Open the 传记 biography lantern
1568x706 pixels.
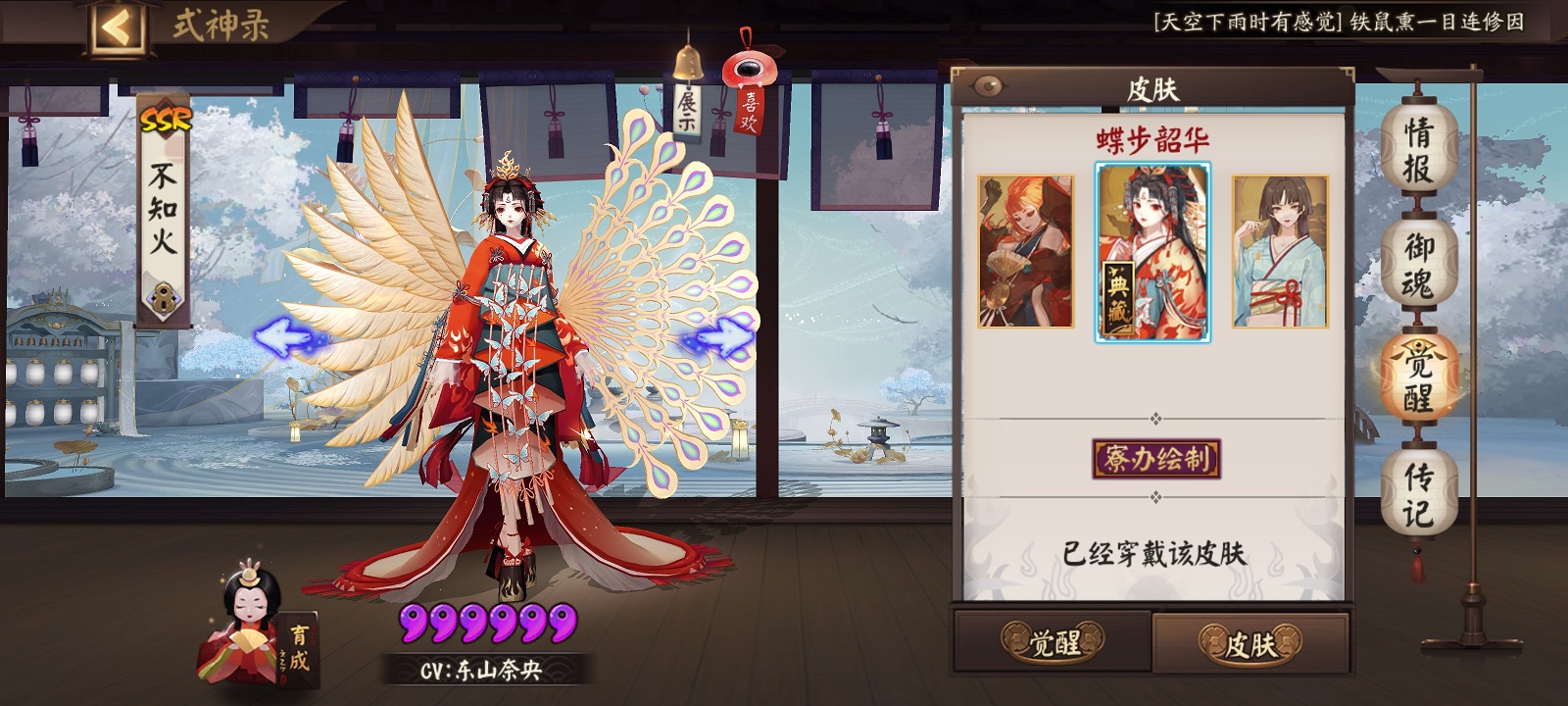point(1418,495)
